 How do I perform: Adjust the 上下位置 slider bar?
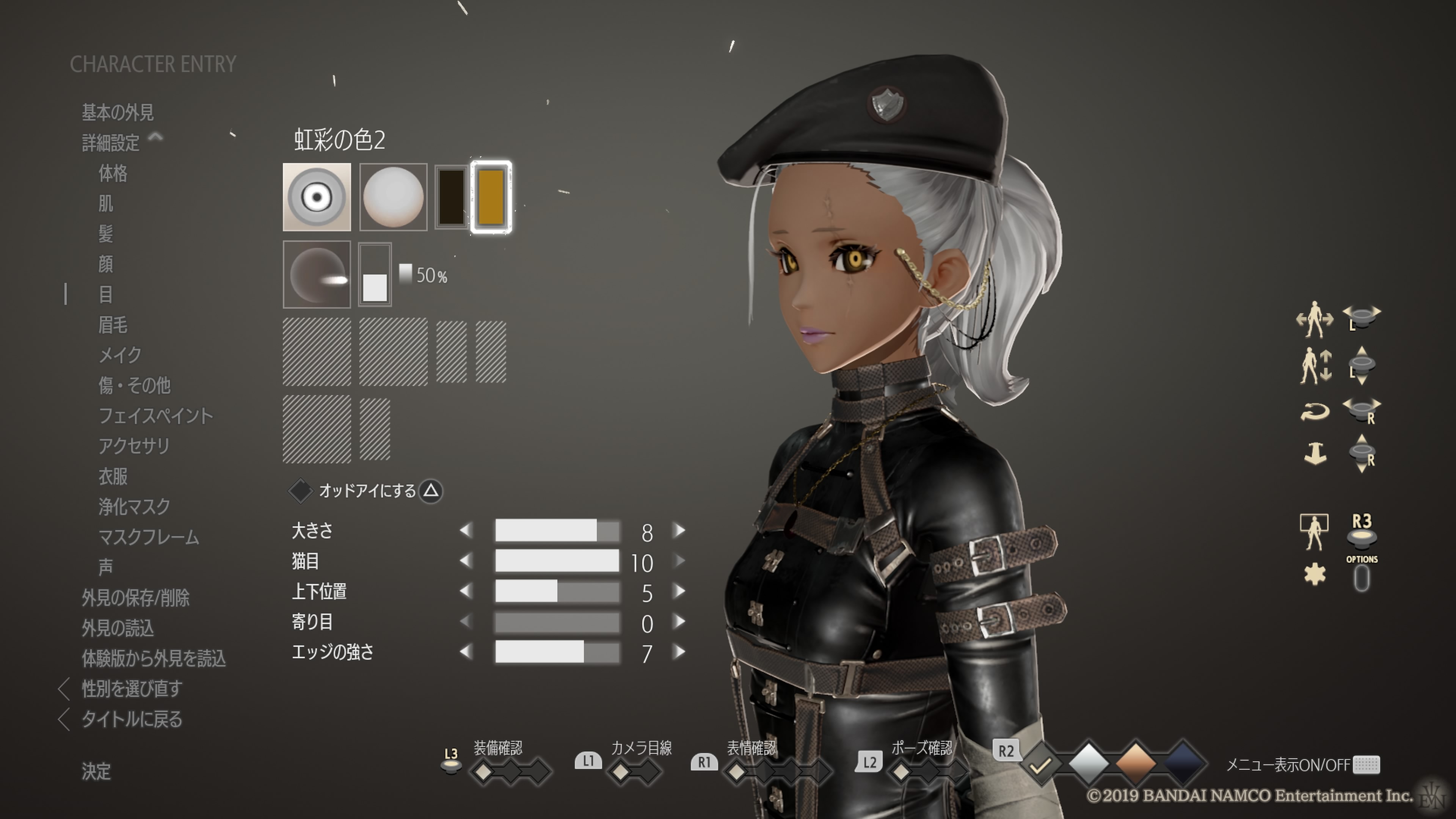[557, 592]
